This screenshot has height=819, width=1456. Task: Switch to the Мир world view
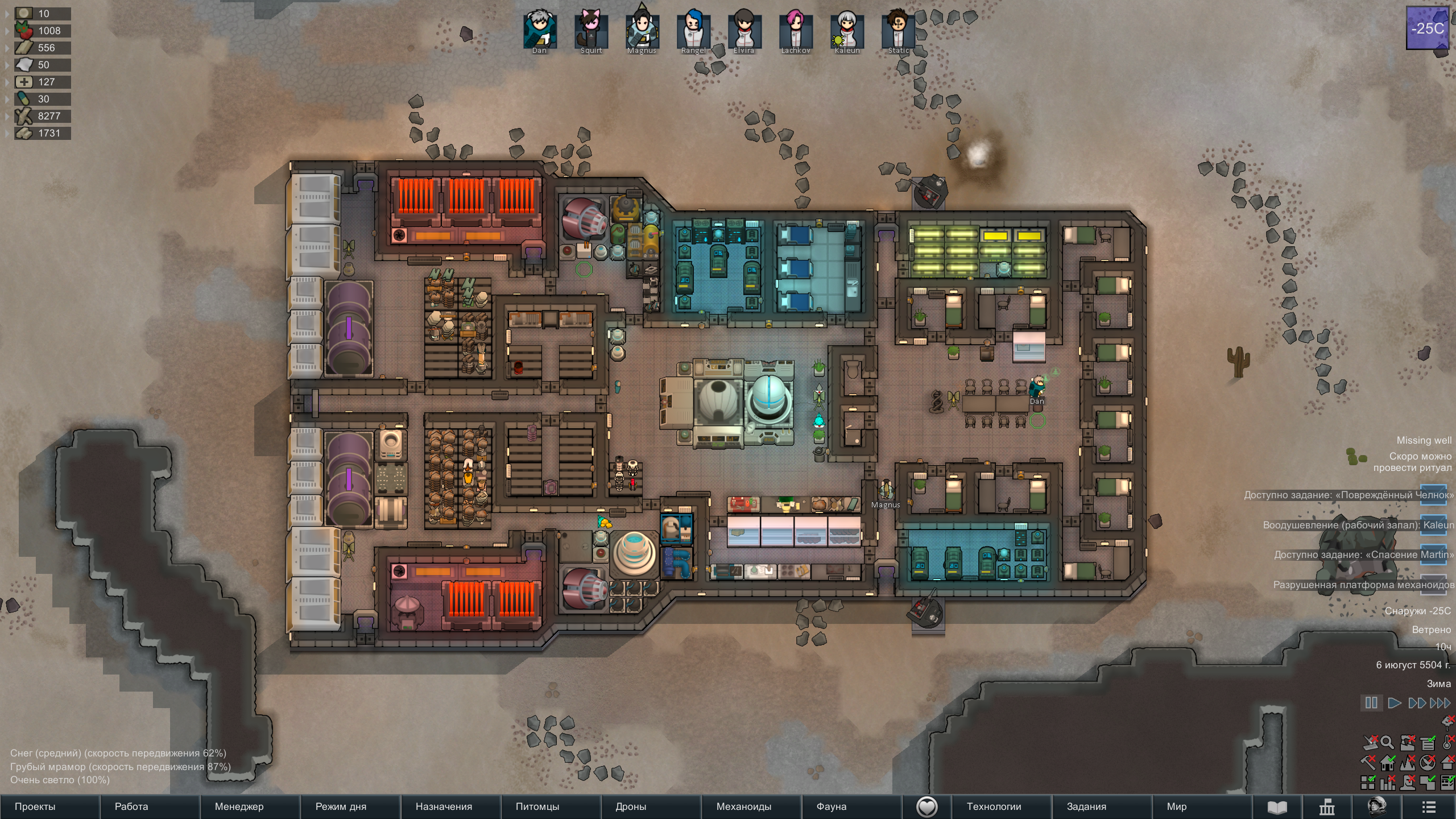pos(1177,806)
